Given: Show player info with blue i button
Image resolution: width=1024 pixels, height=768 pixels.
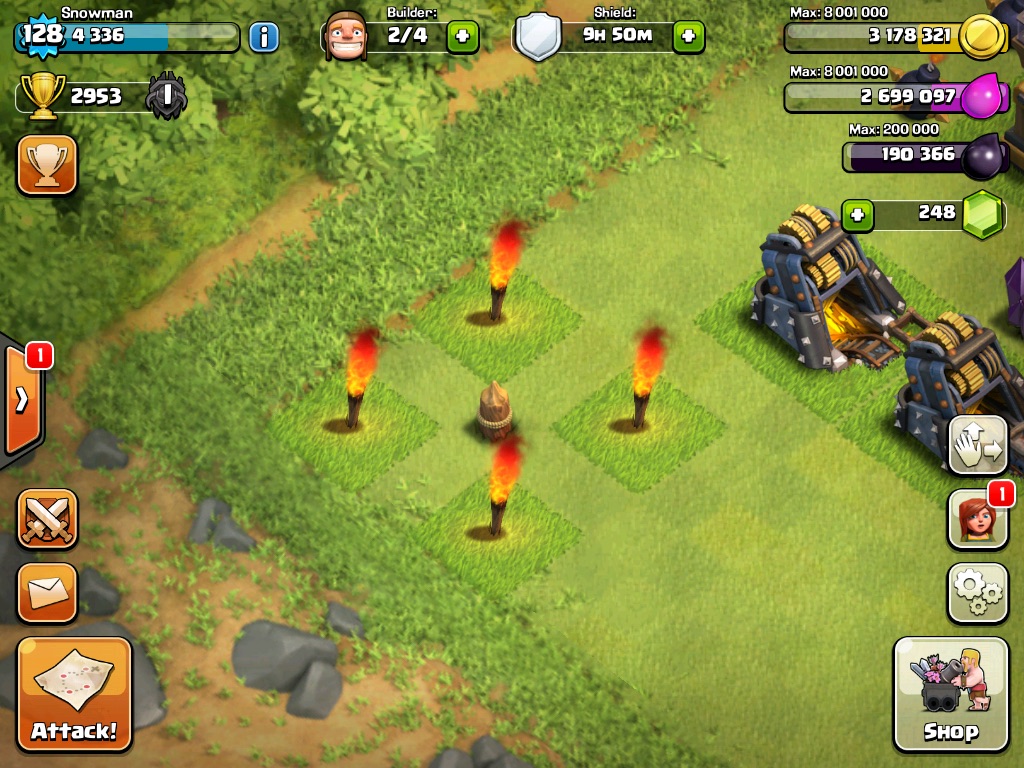Looking at the screenshot, I should 263,38.
